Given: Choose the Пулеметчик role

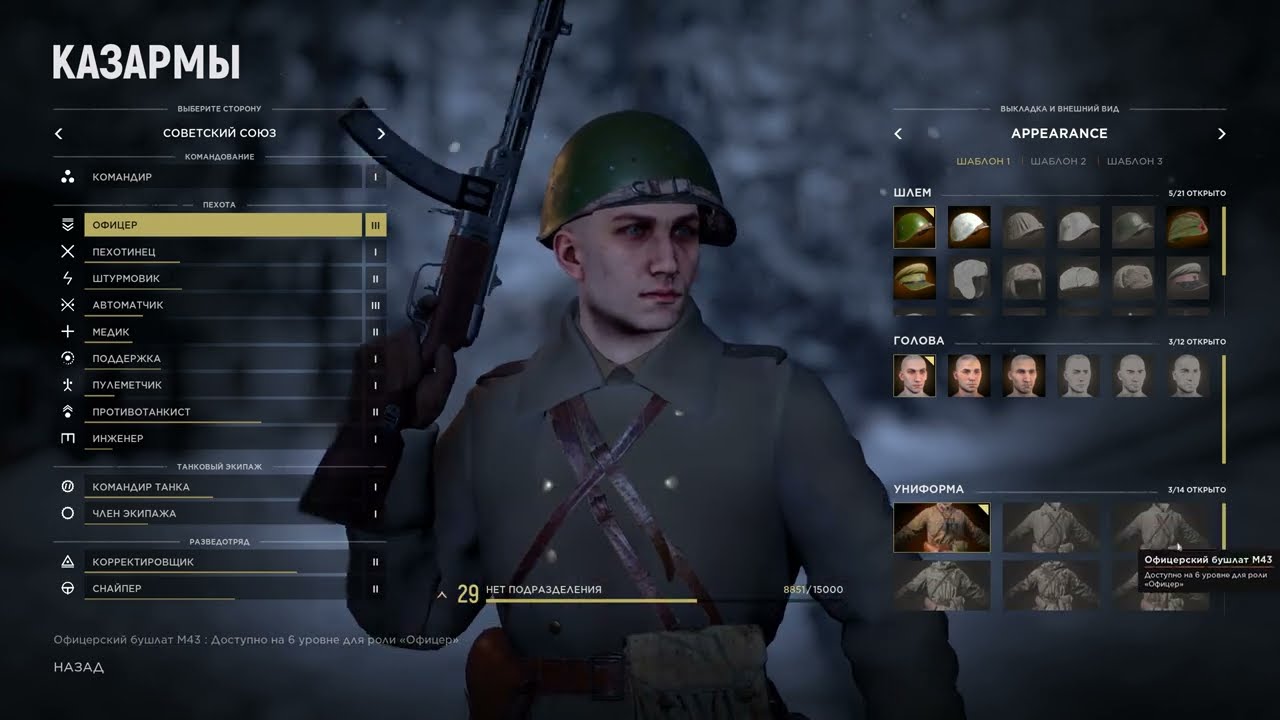Looking at the screenshot, I should click(x=220, y=385).
